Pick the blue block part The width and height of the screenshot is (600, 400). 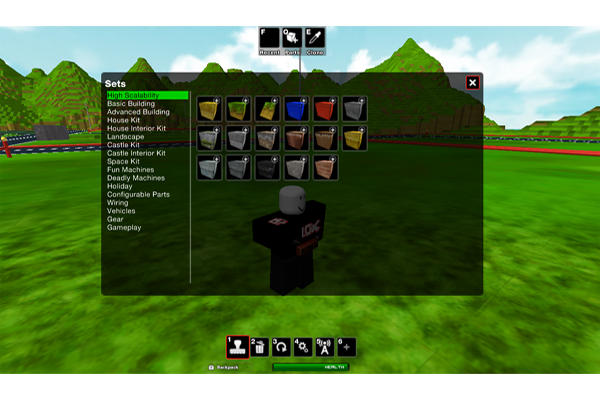[295, 108]
